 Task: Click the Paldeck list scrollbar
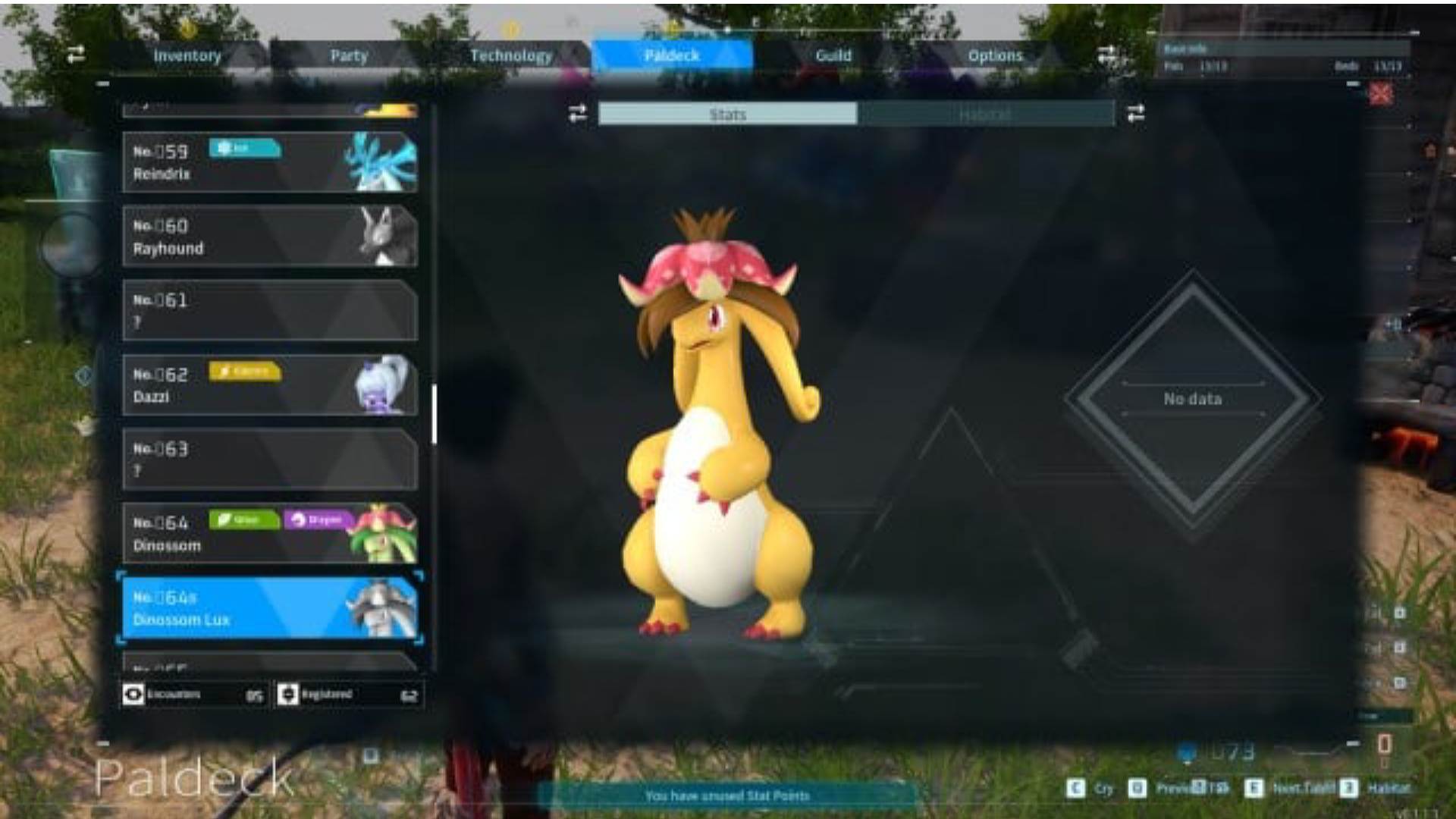click(x=433, y=413)
